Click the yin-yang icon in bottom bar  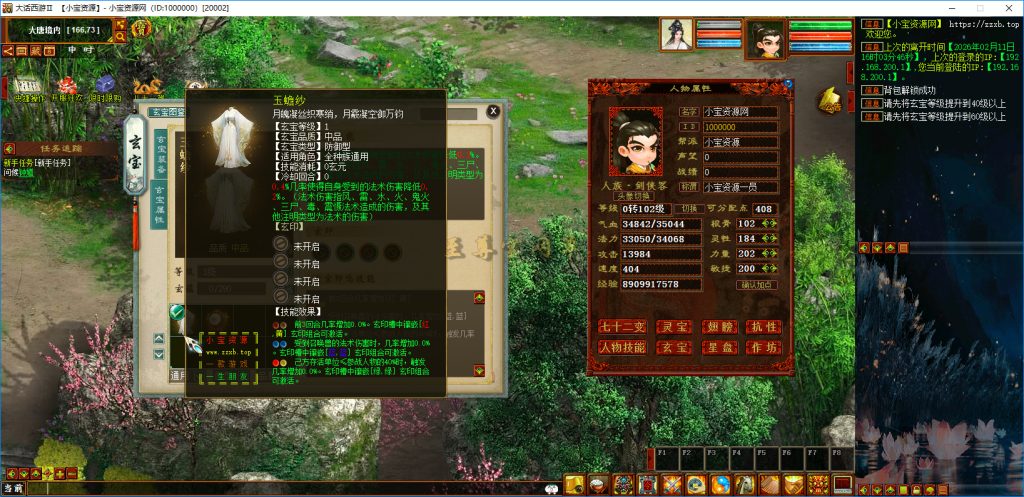(x=719, y=485)
